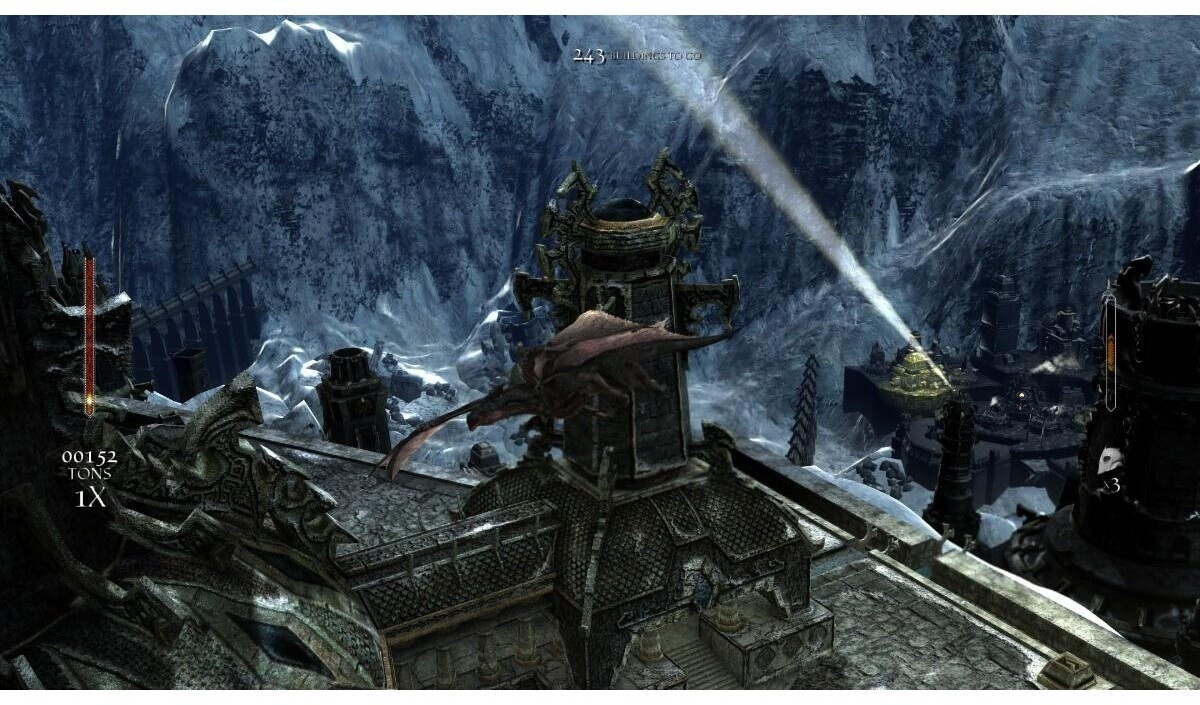Select the white mask lives icon

[x=1109, y=462]
